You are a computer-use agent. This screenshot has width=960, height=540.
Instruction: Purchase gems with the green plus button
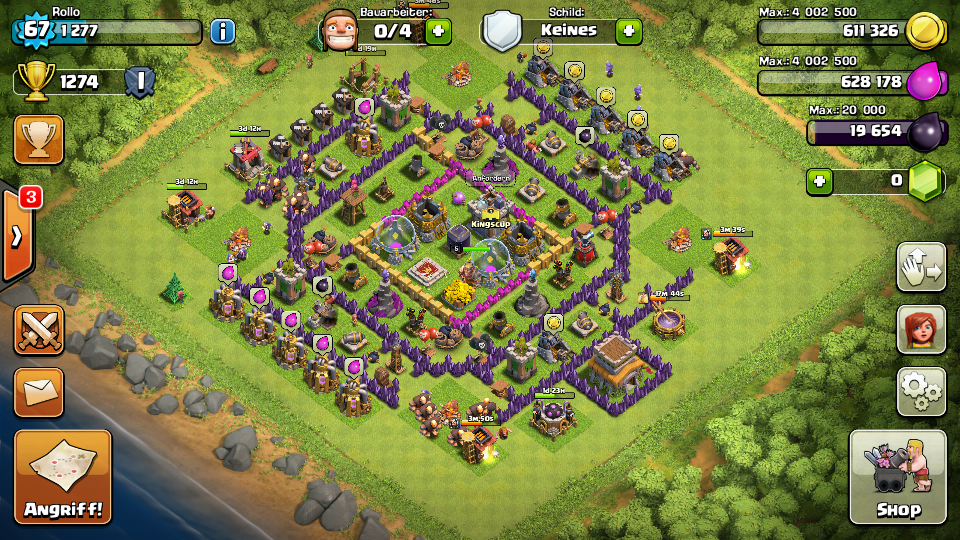coord(820,181)
